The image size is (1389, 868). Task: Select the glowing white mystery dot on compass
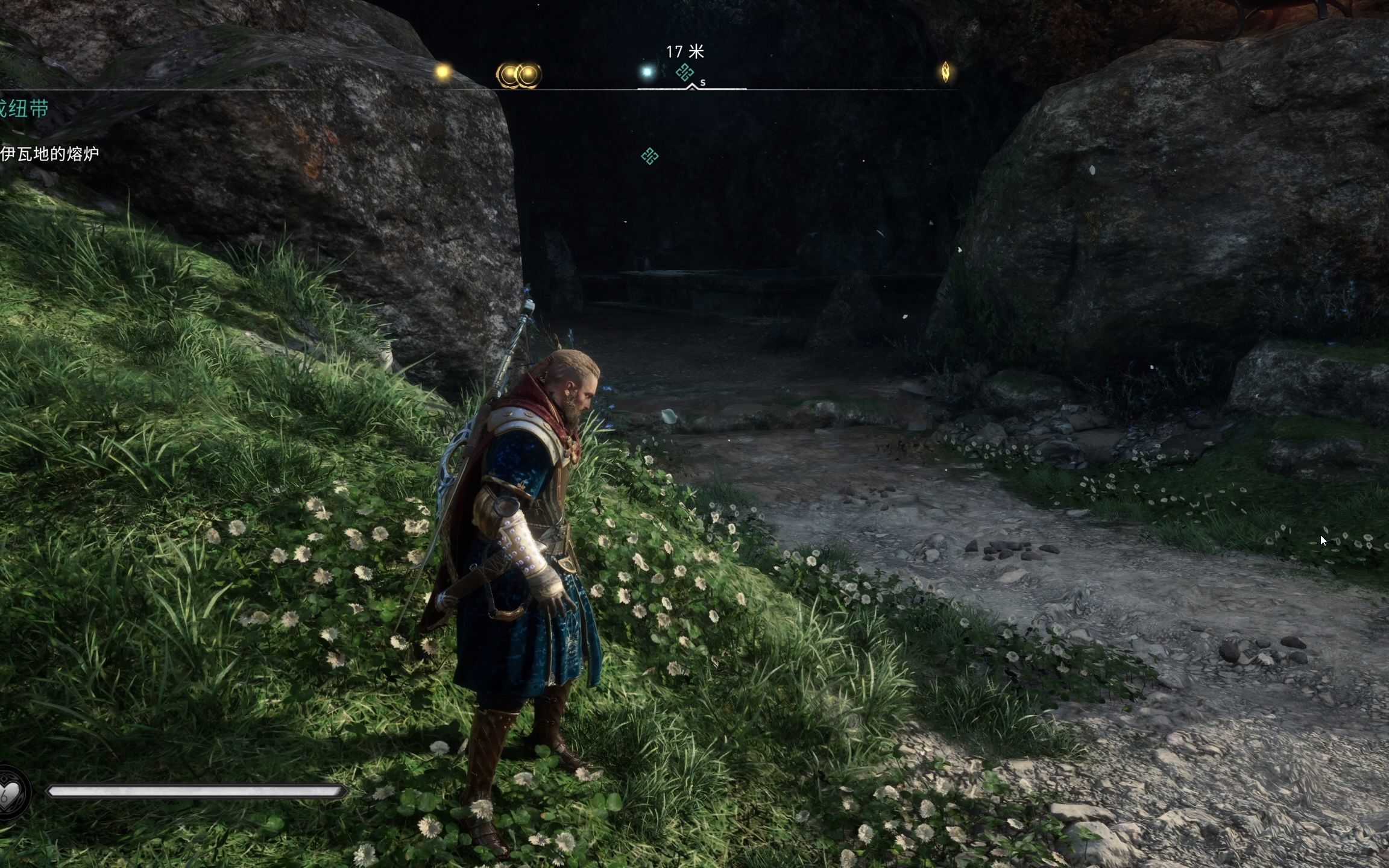coord(647,72)
